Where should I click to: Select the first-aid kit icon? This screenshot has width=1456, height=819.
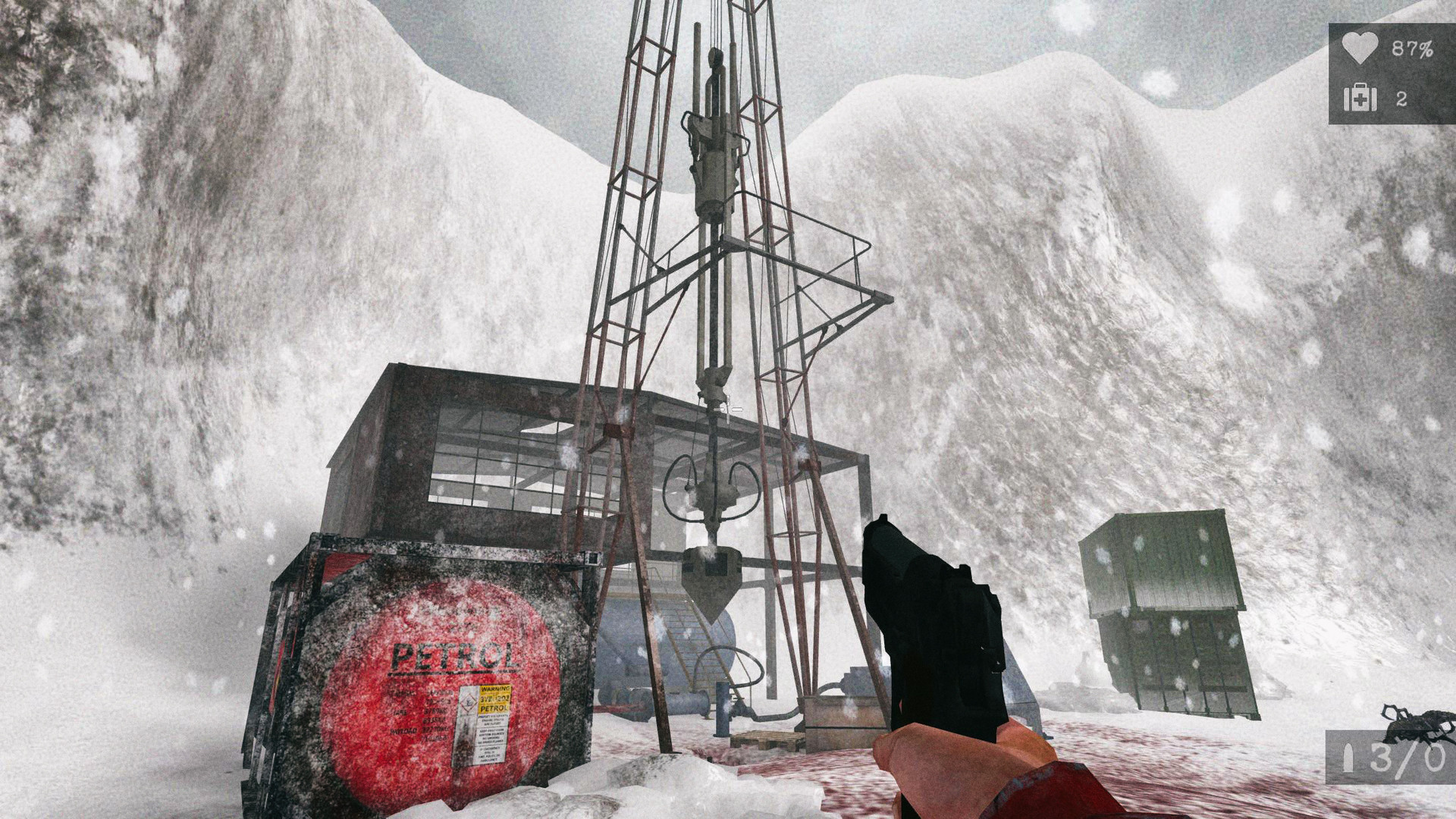pyautogui.click(x=1361, y=97)
